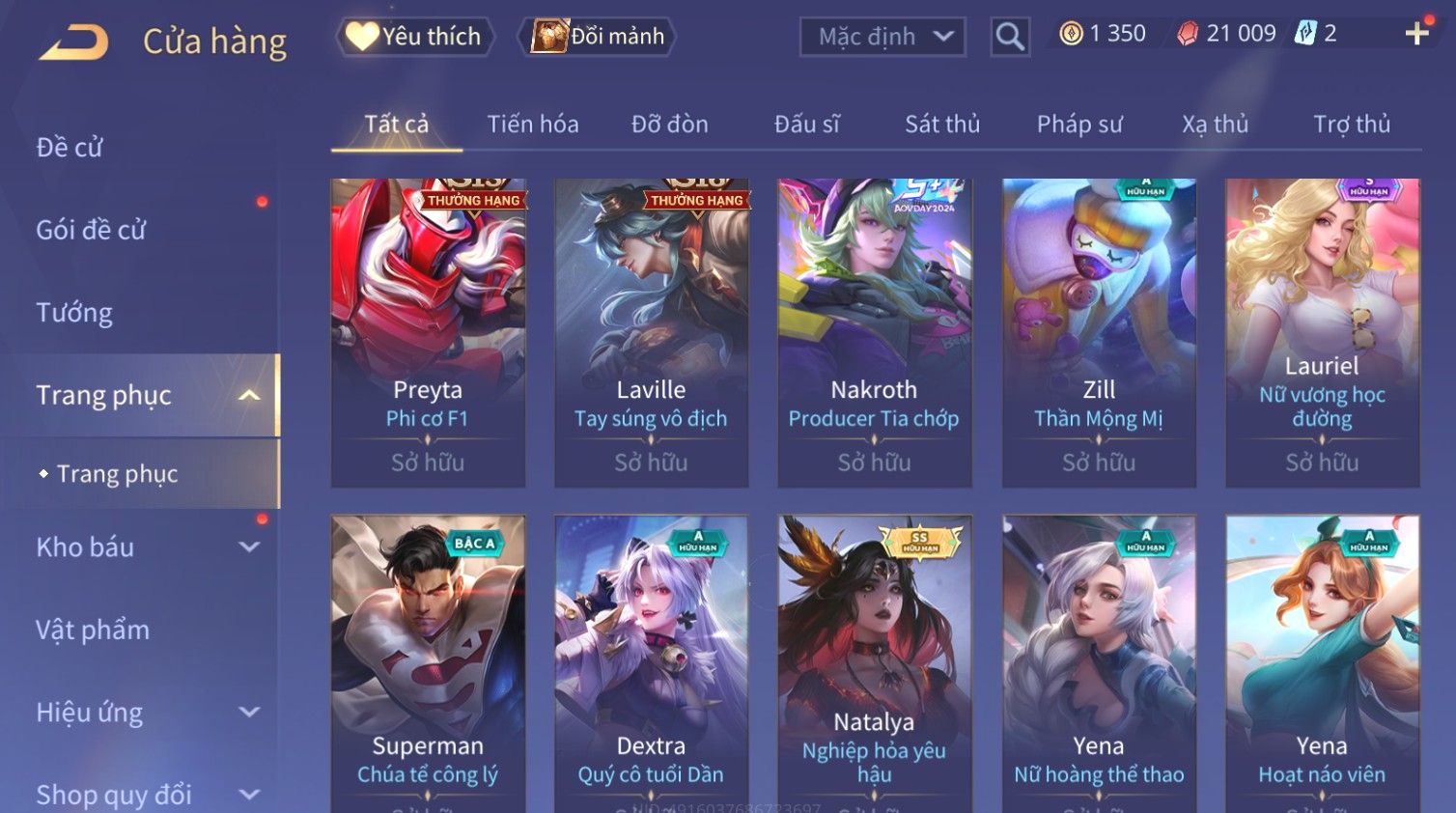The width and height of the screenshot is (1456, 813).
Task: Open the Xạ thủ tab
Action: [1215, 125]
